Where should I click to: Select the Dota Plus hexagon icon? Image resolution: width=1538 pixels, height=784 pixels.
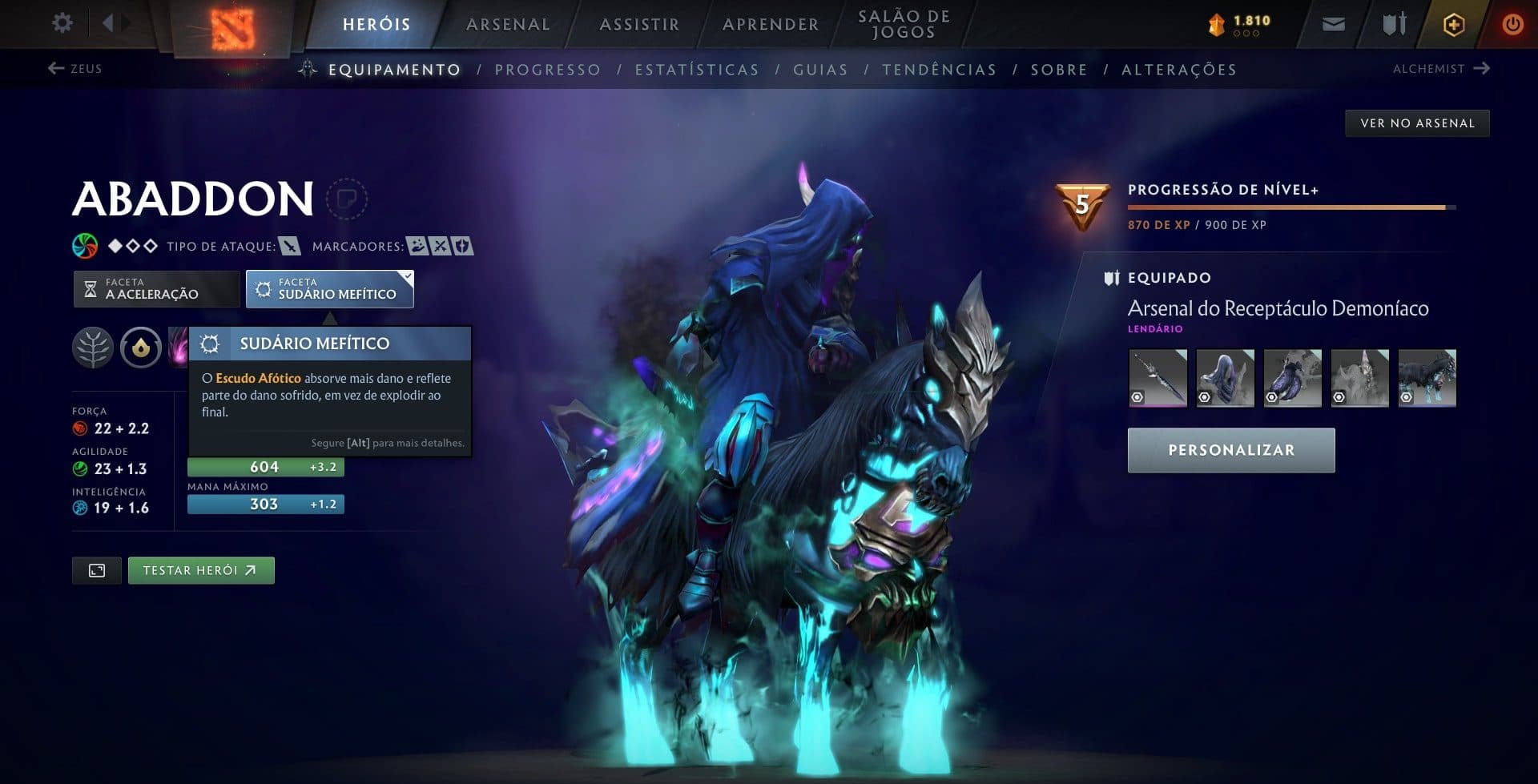(x=1452, y=23)
